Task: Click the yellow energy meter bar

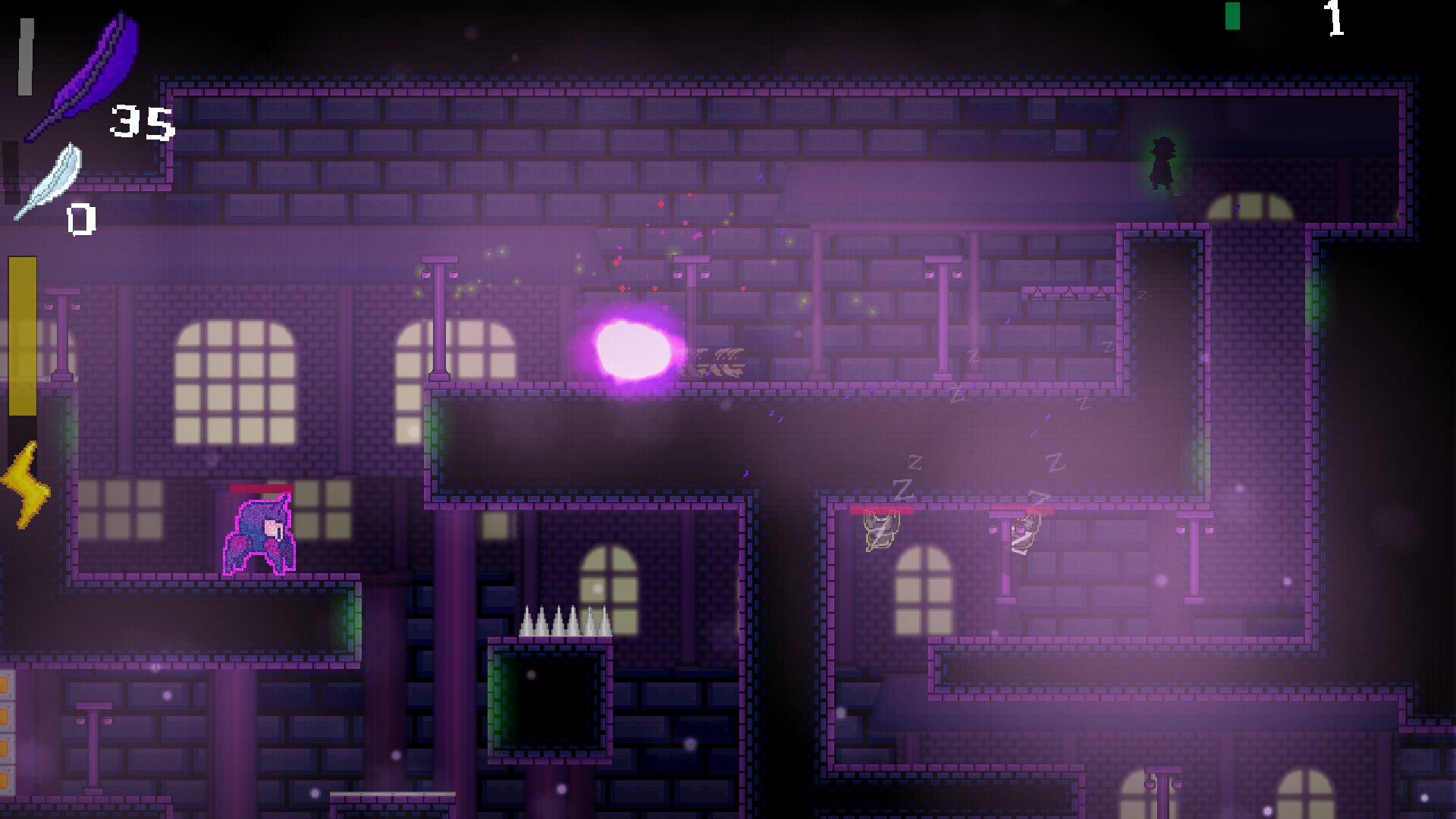Action: tap(20, 334)
